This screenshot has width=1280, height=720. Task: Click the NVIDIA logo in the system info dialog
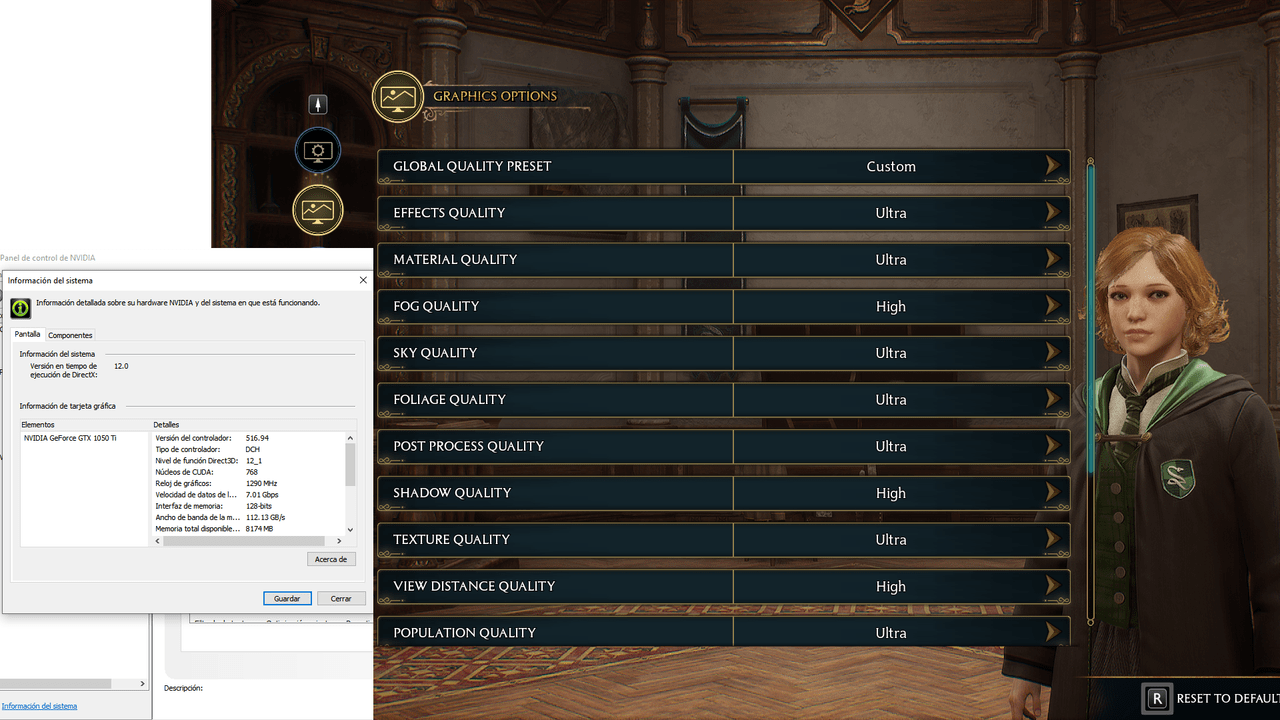click(x=20, y=308)
